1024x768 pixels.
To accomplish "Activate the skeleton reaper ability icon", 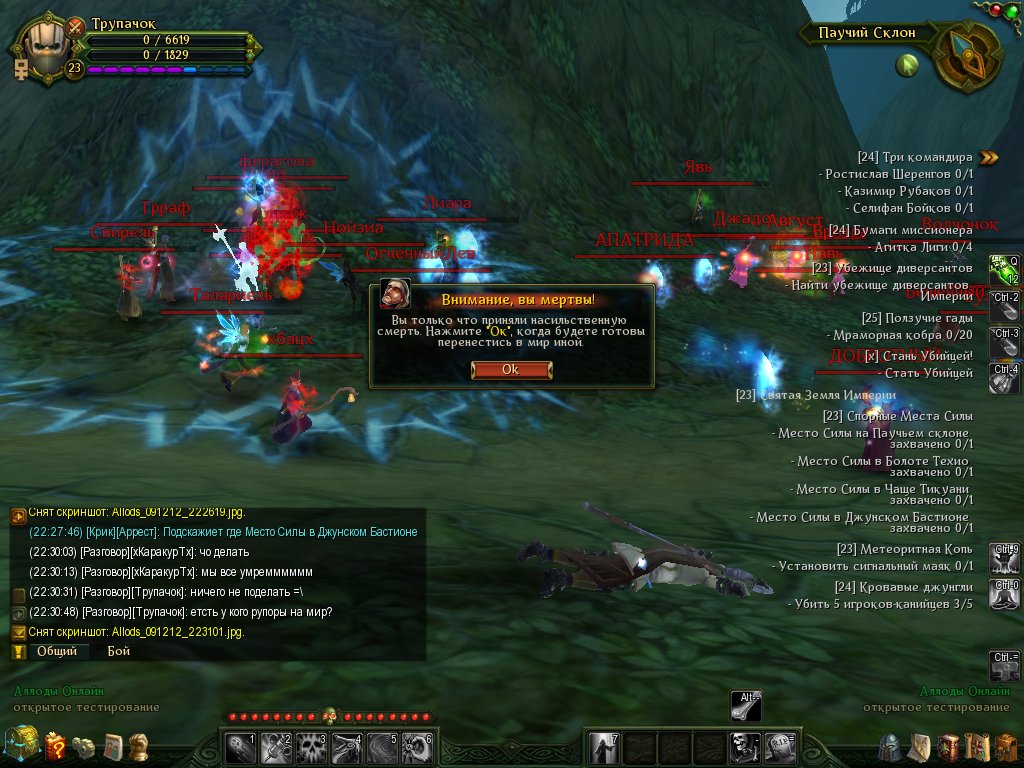I will tap(743, 746).
